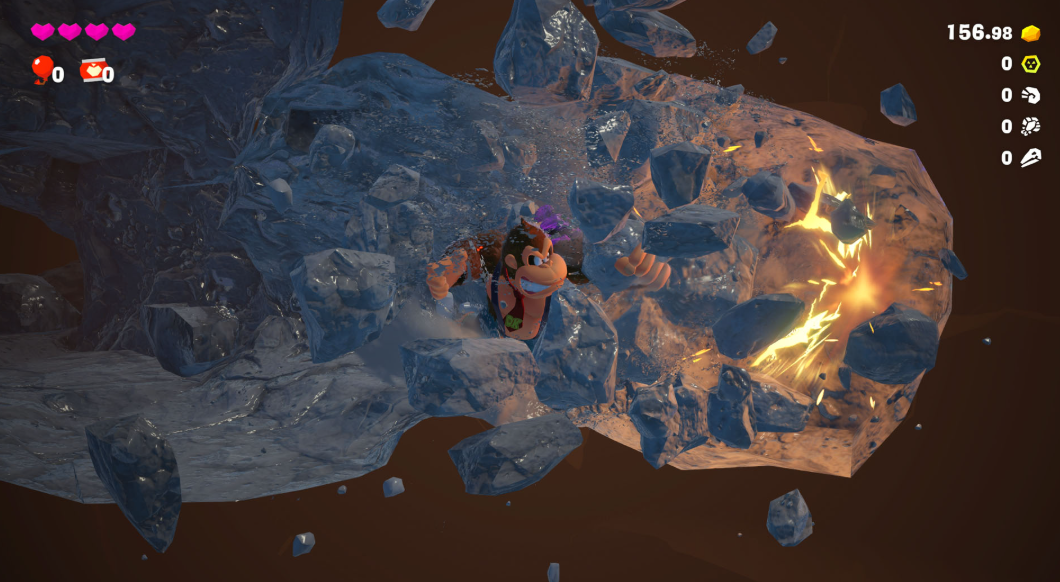Click the pointed skull fossil icon
The image size is (1060, 582).
coord(1030,158)
